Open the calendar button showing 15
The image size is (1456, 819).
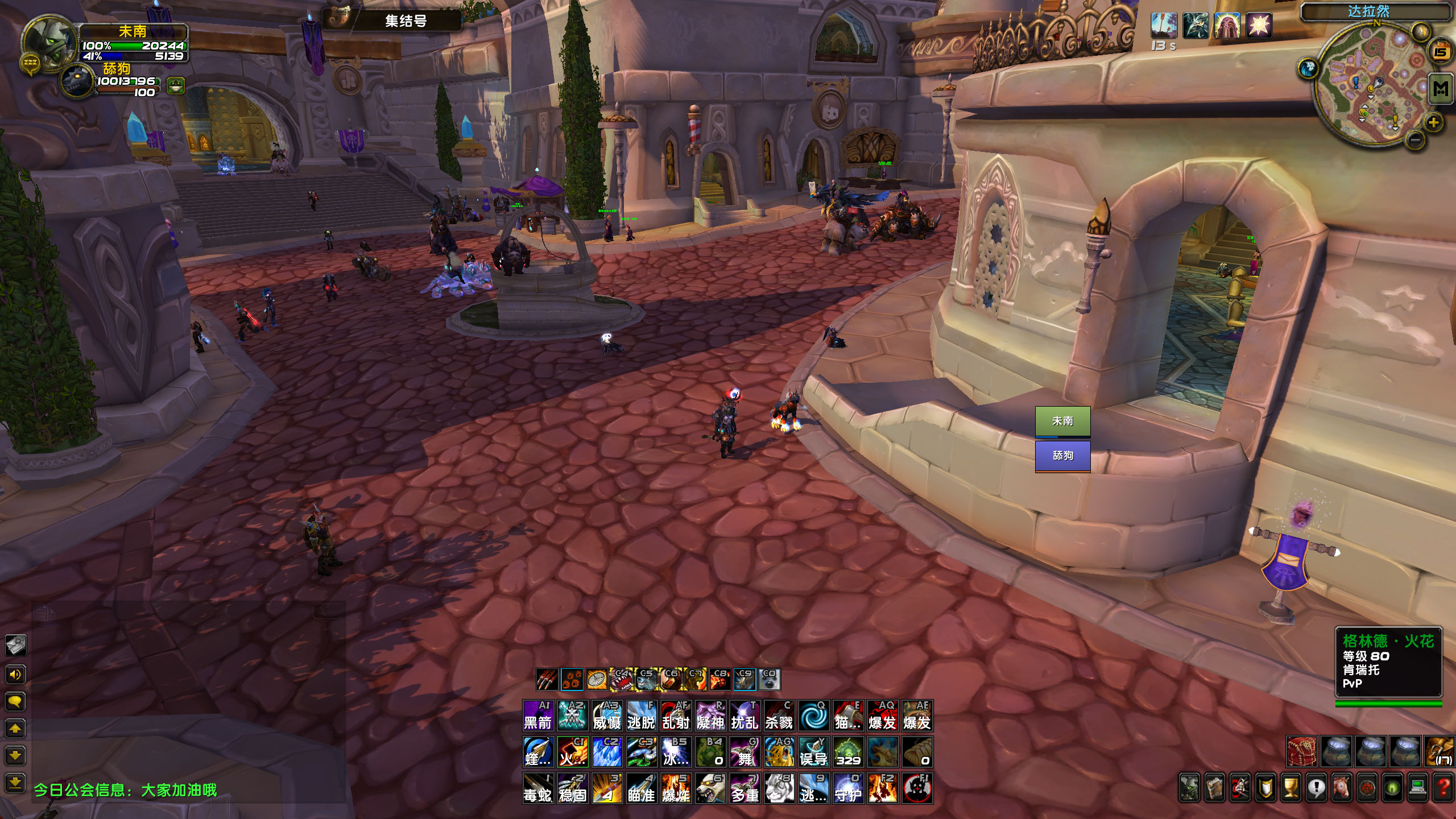point(1440,53)
